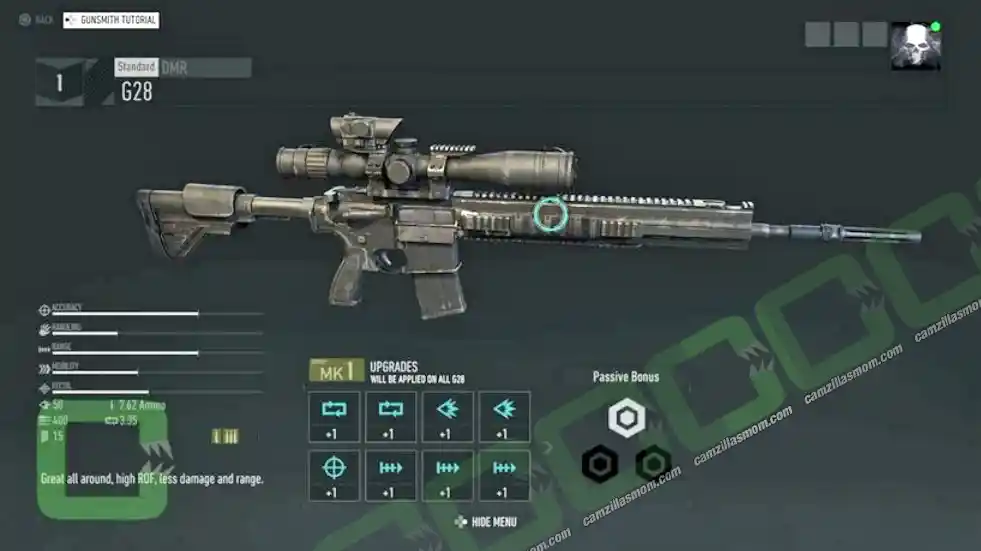
Task: Choose the black hexagon passive bonus
Action: click(600, 463)
